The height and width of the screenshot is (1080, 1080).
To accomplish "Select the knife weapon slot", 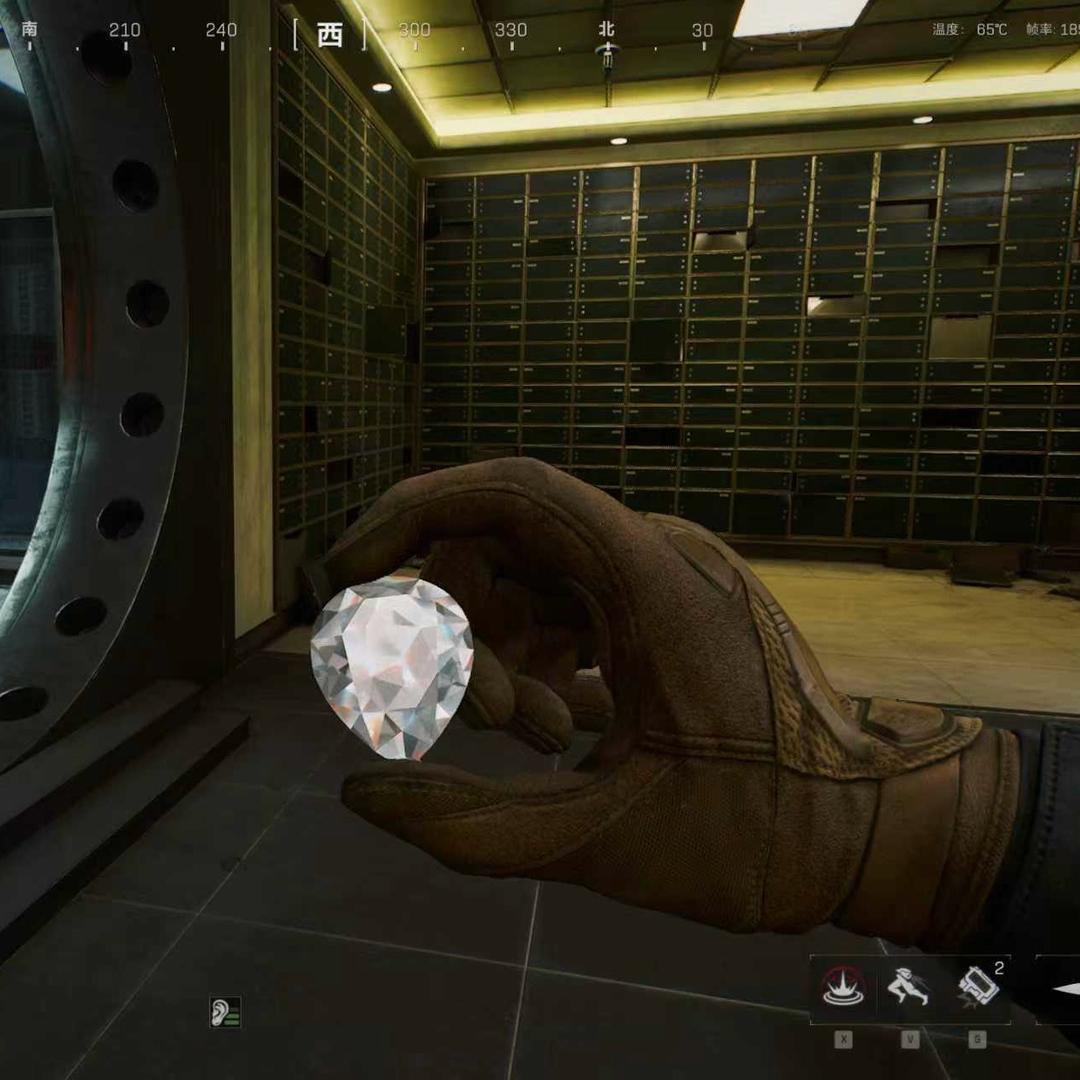I will click(x=1060, y=989).
